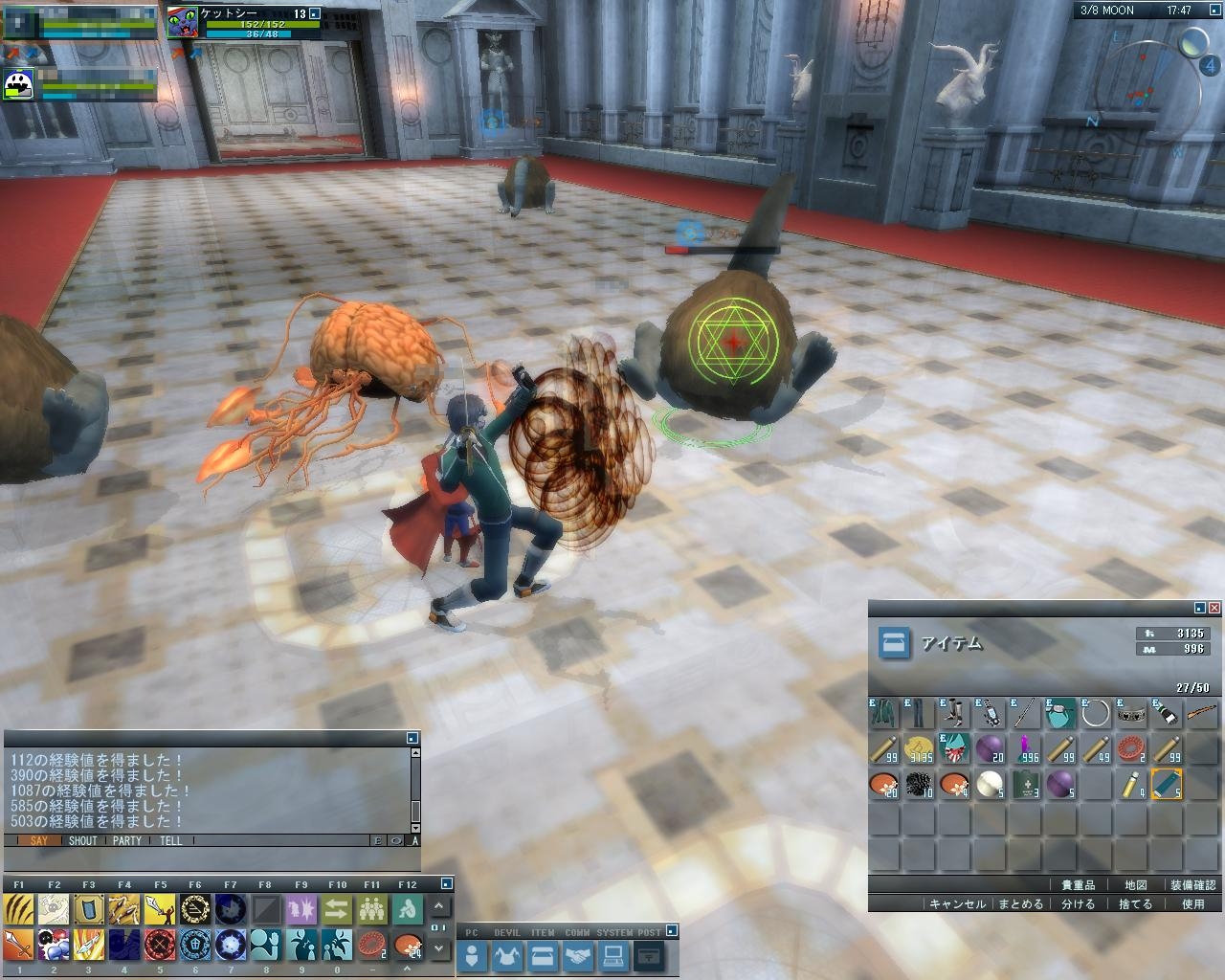Switch chat channel to SHOUT
Viewport: 1225px width, 980px height.
click(x=83, y=841)
